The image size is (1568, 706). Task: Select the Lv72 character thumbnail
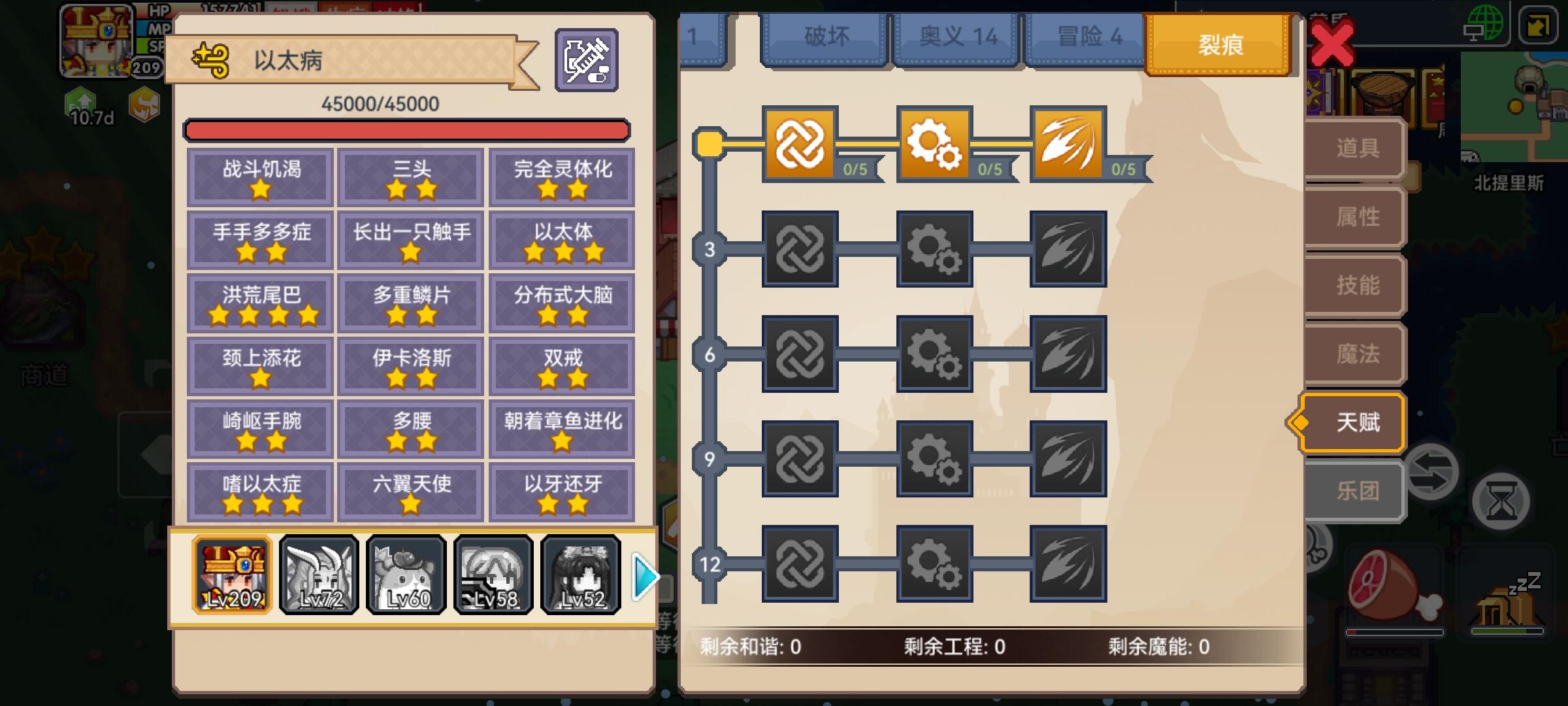pos(318,575)
